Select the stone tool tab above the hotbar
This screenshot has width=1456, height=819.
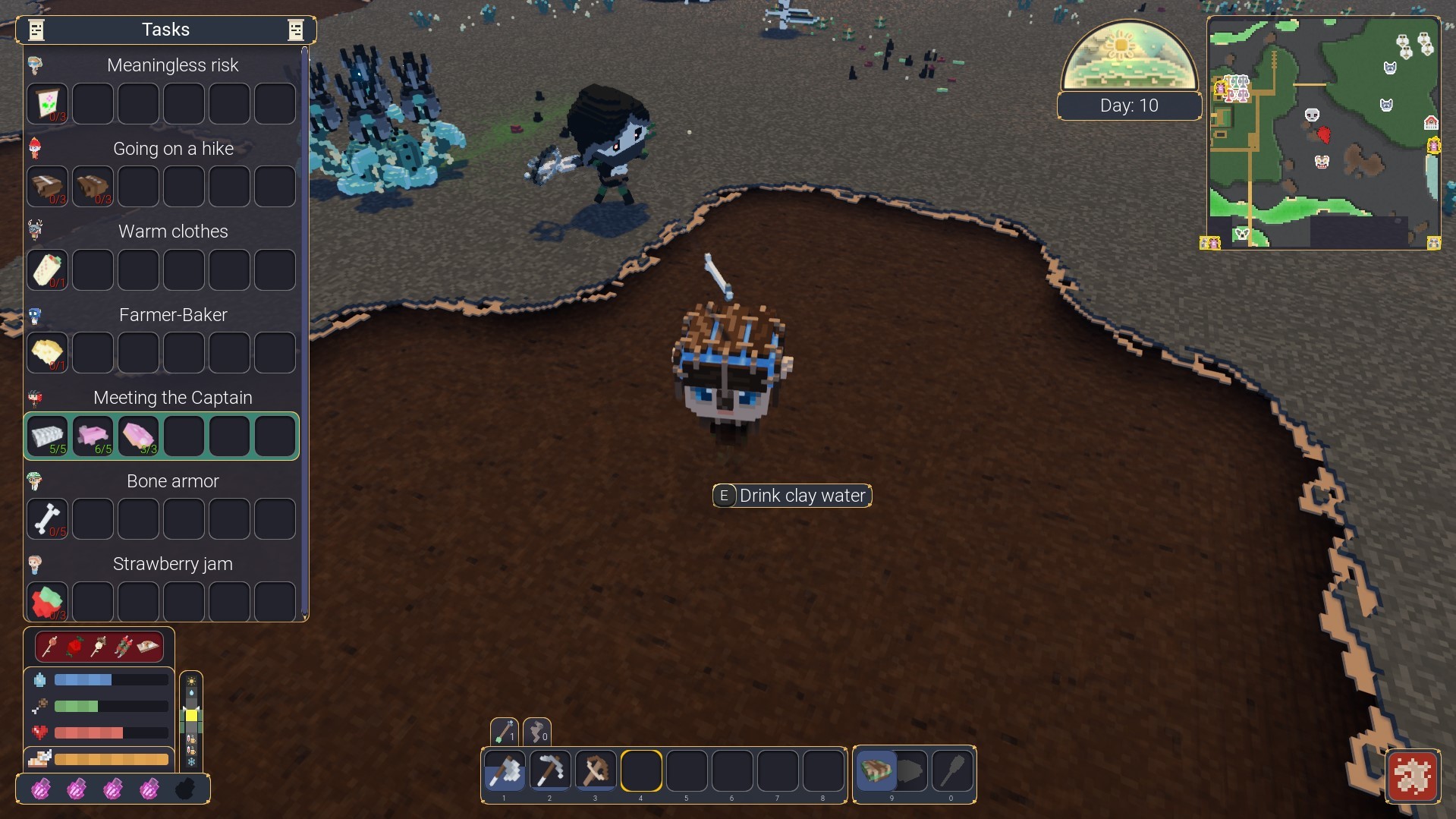pos(538,732)
